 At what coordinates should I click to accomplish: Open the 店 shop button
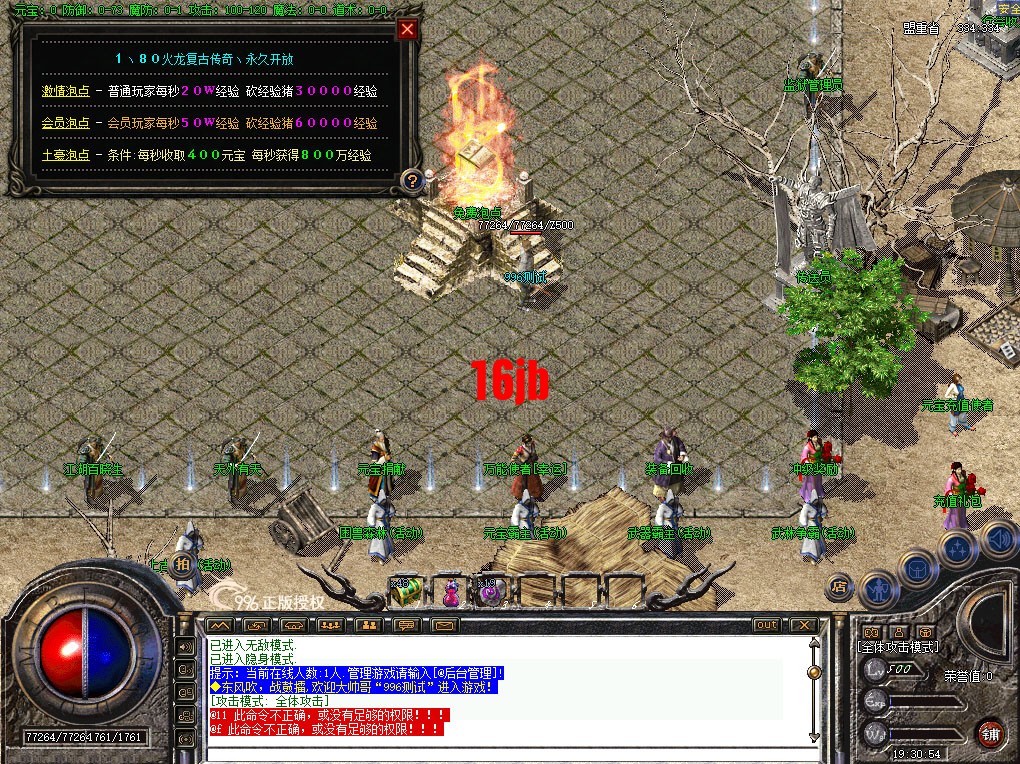click(841, 586)
